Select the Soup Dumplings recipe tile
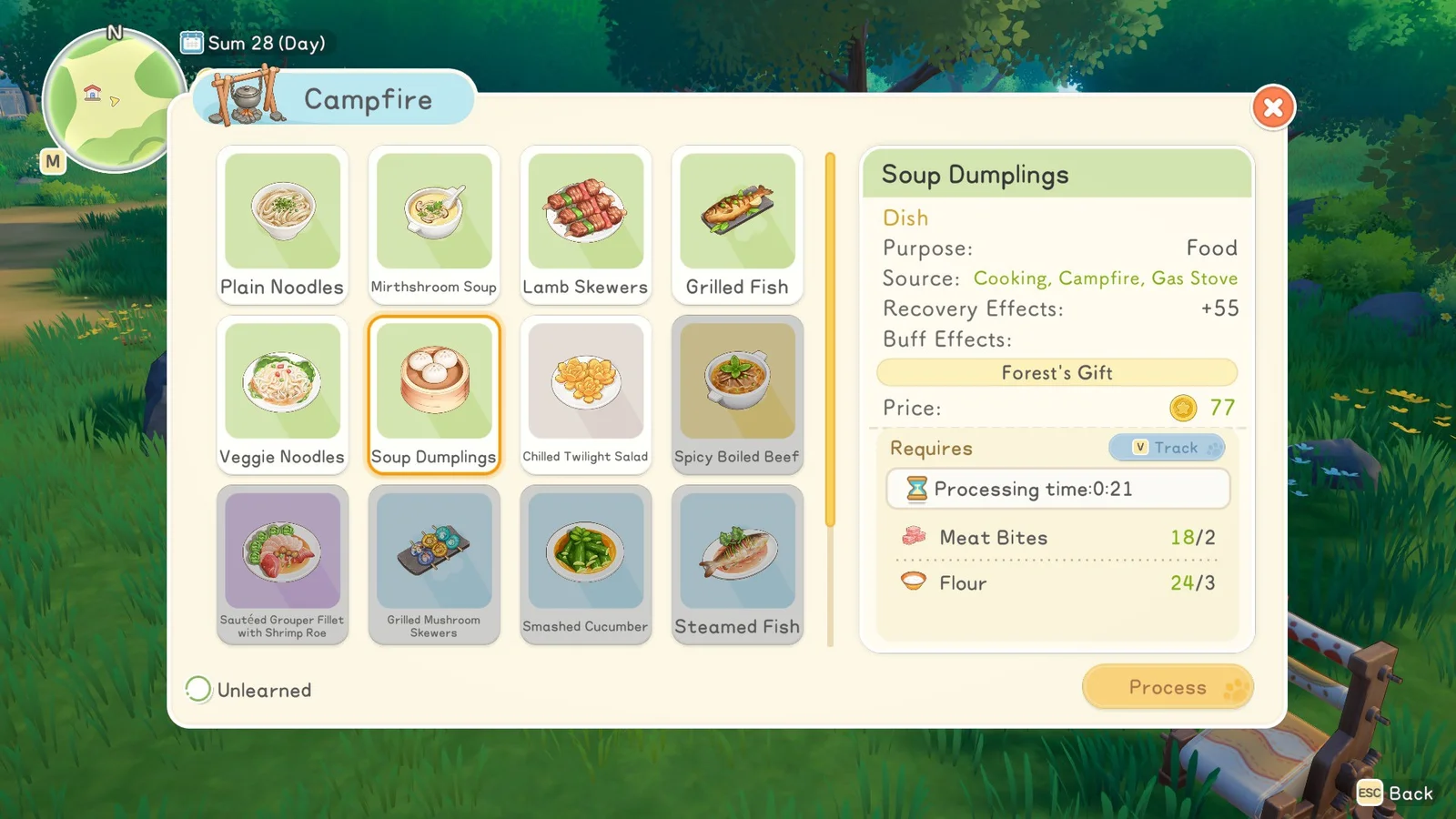Image resolution: width=1456 pixels, height=819 pixels. pos(434,394)
